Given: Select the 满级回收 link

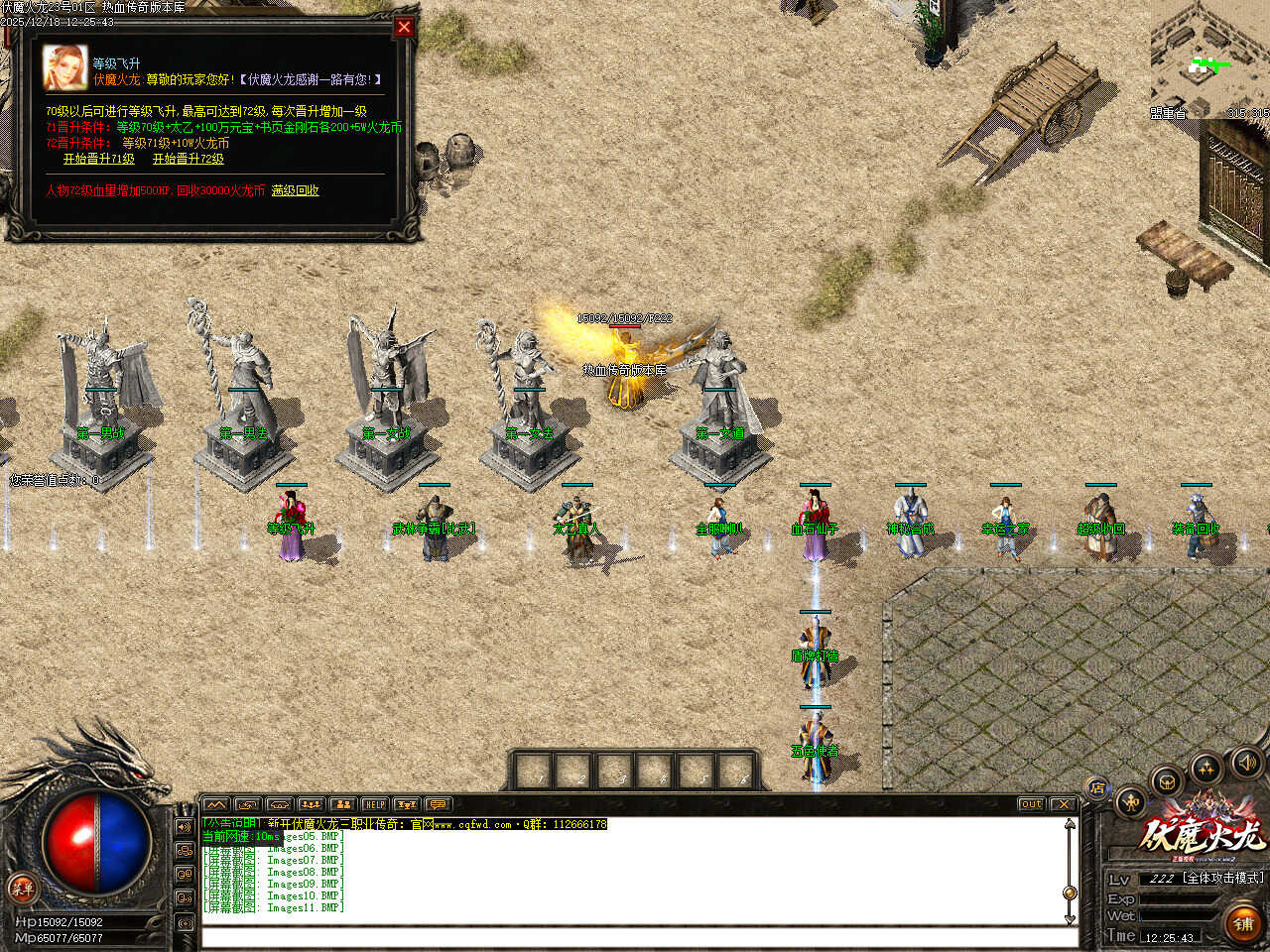Looking at the screenshot, I should pyautogui.click(x=296, y=190).
